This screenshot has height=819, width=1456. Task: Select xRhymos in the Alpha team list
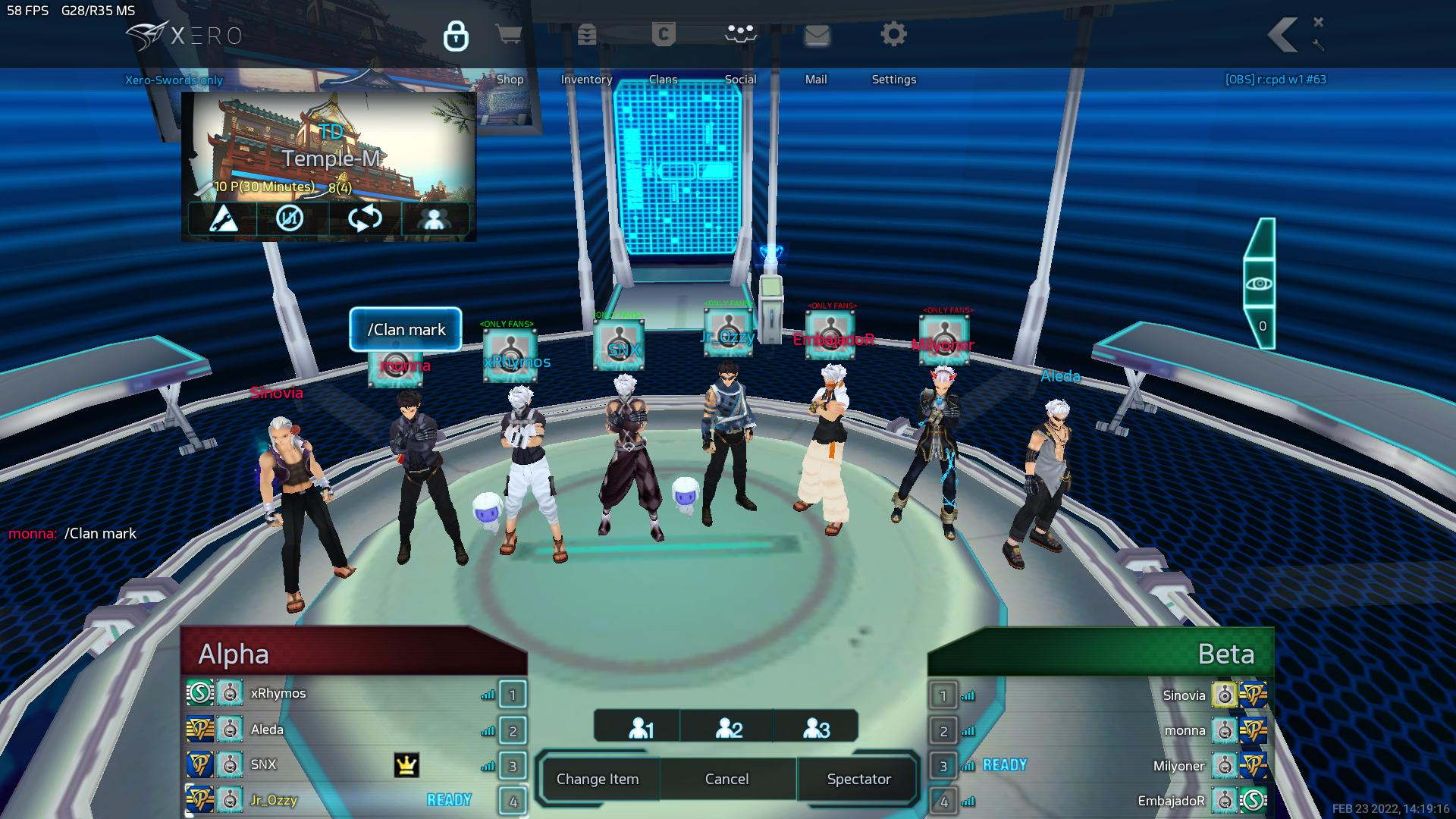[278, 694]
